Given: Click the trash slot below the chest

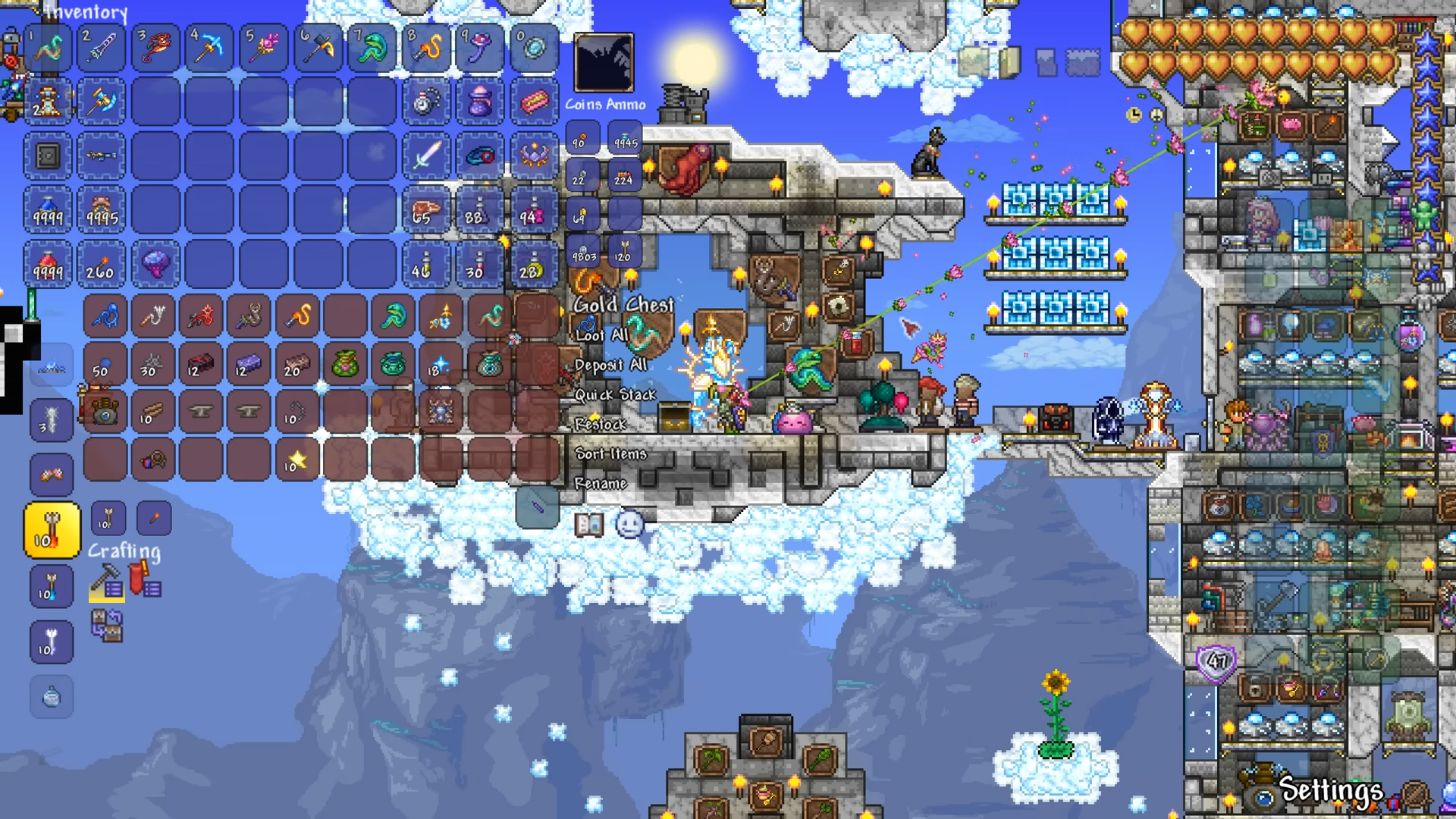Looking at the screenshot, I should pyautogui.click(x=537, y=507).
